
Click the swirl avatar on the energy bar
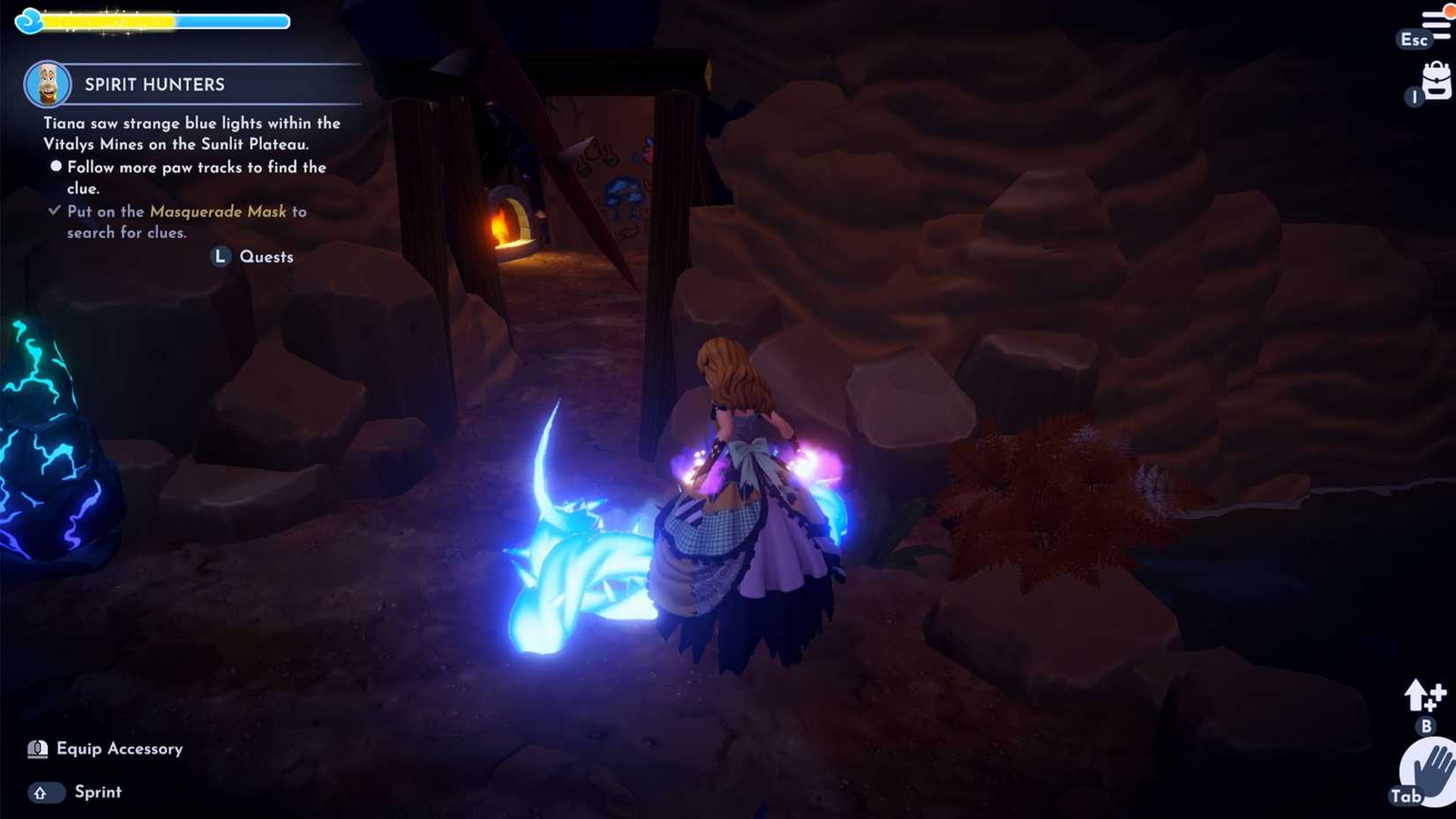[x=29, y=19]
